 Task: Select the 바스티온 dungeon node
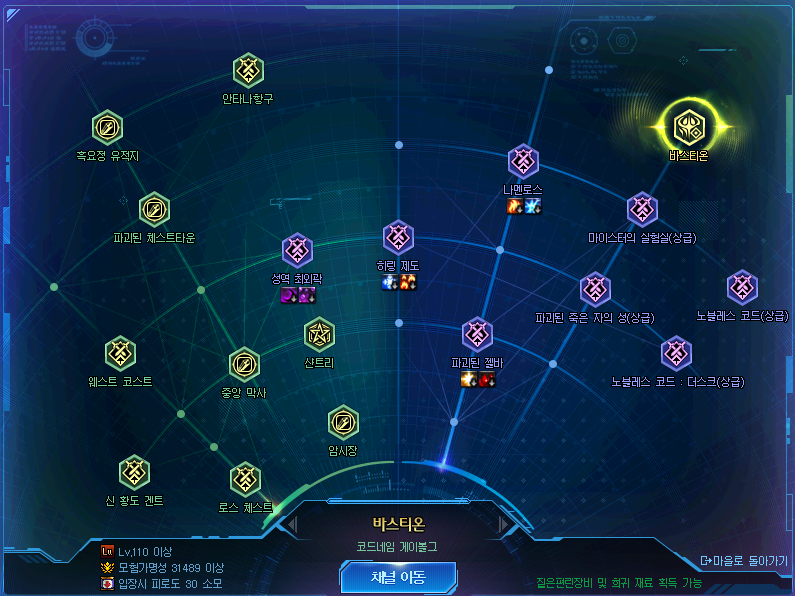[x=688, y=127]
